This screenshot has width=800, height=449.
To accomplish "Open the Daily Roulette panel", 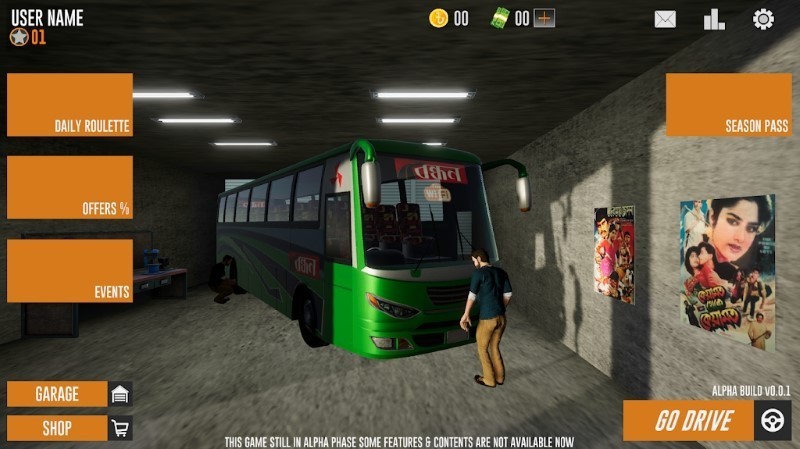I will coord(70,104).
